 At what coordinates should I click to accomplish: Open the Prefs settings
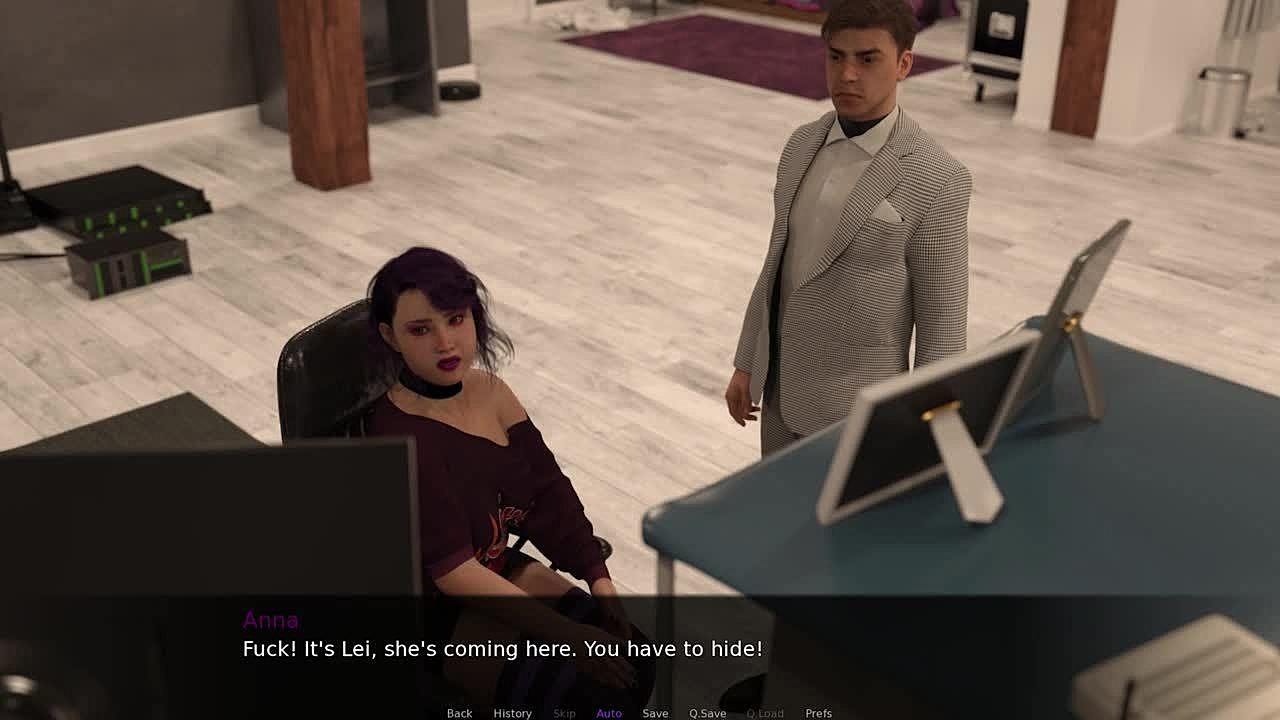pos(818,713)
